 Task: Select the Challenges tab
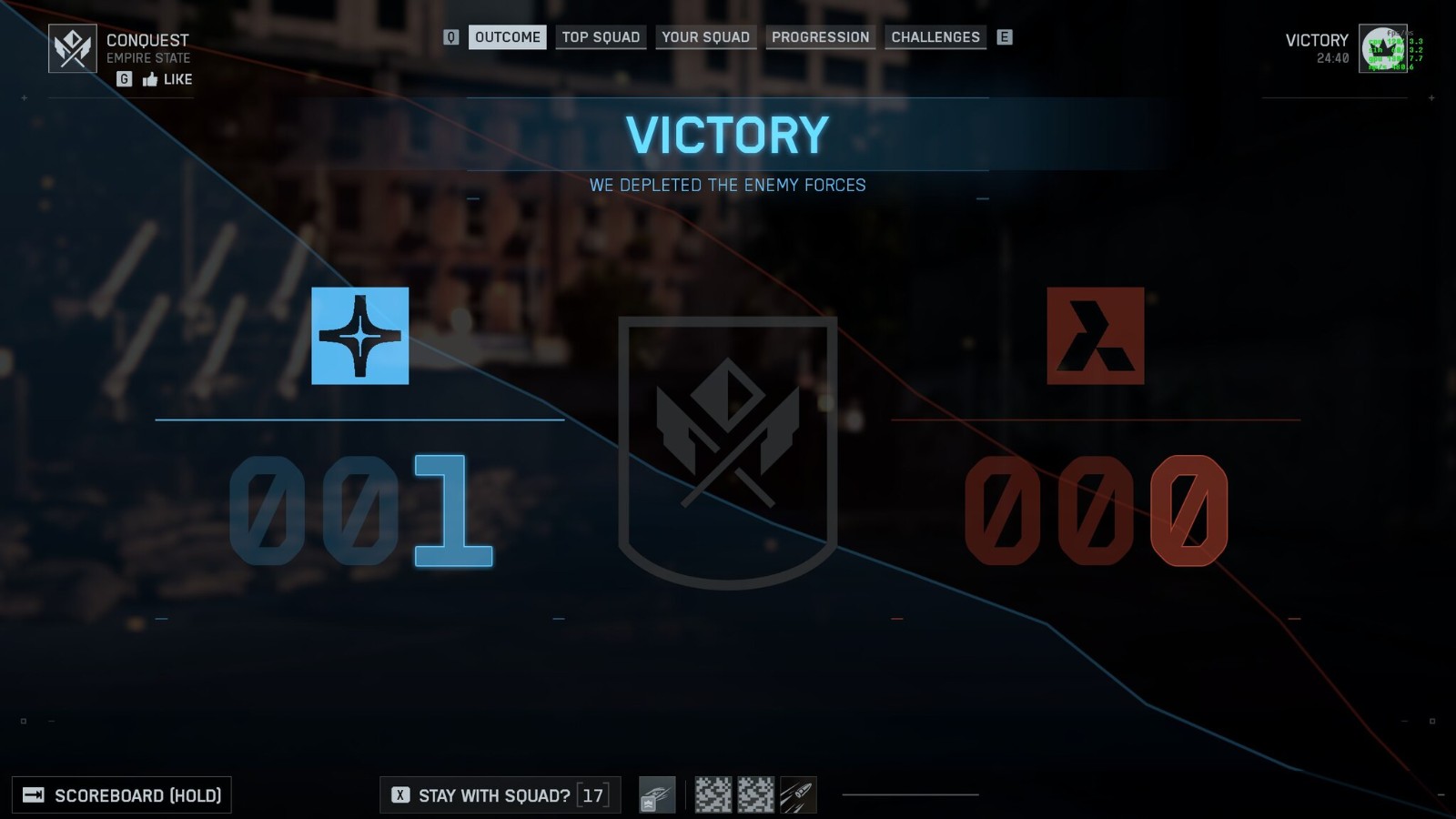(935, 37)
